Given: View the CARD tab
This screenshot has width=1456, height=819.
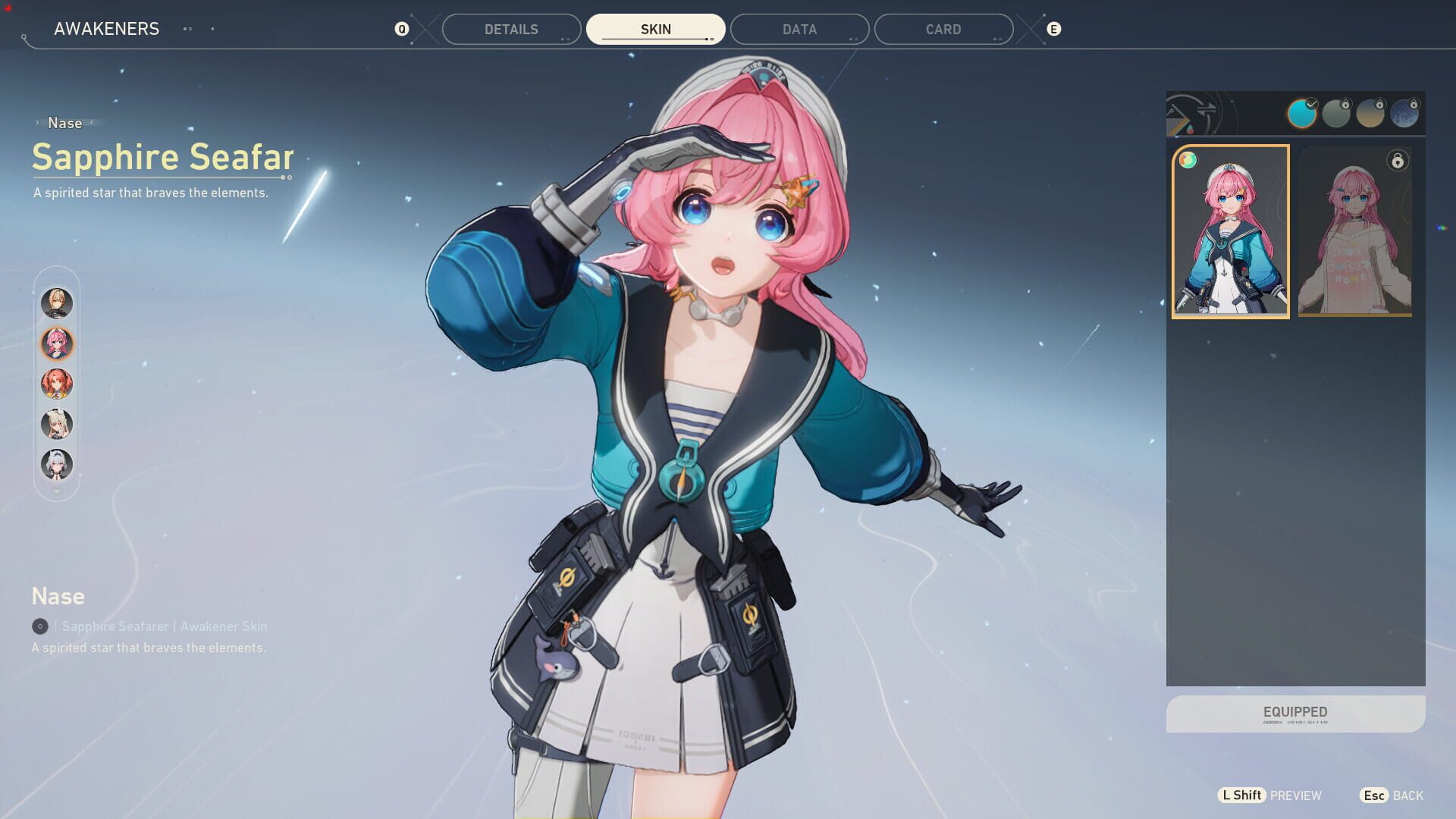Looking at the screenshot, I should pyautogui.click(x=943, y=29).
